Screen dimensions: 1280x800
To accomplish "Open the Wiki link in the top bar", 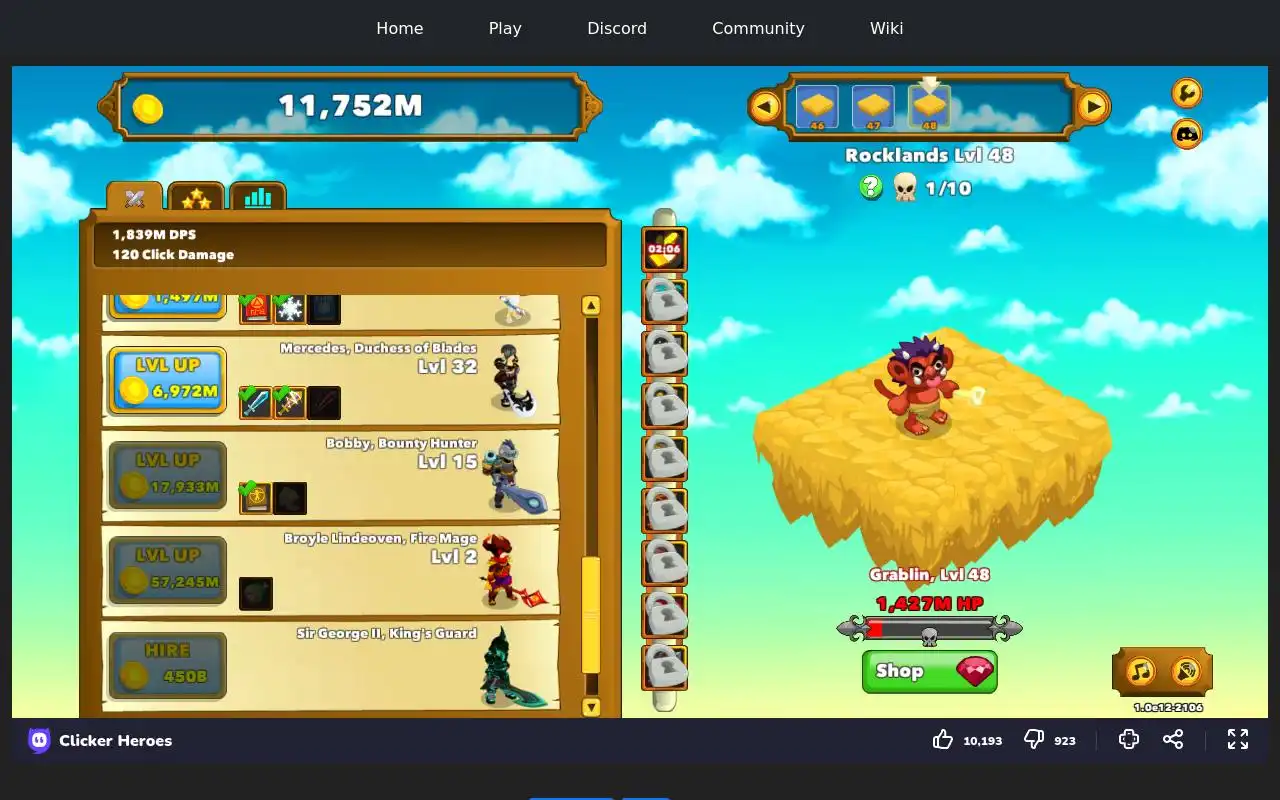I will point(886,28).
